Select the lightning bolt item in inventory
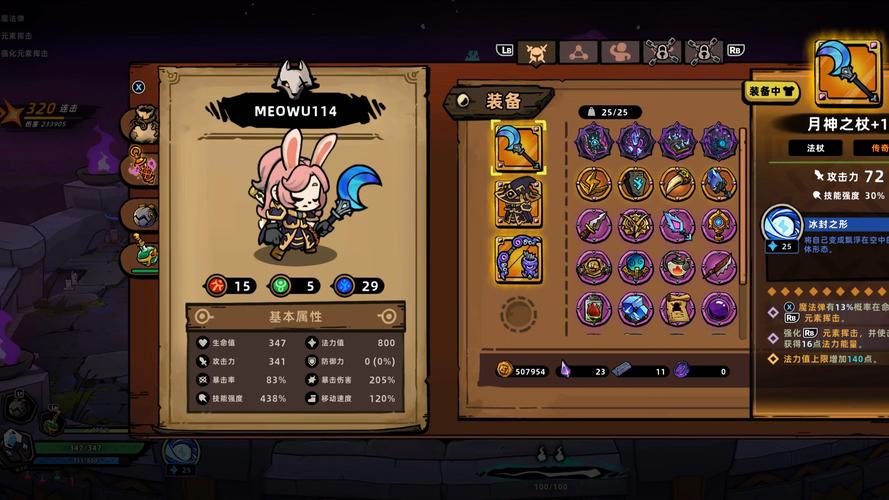 (x=593, y=183)
